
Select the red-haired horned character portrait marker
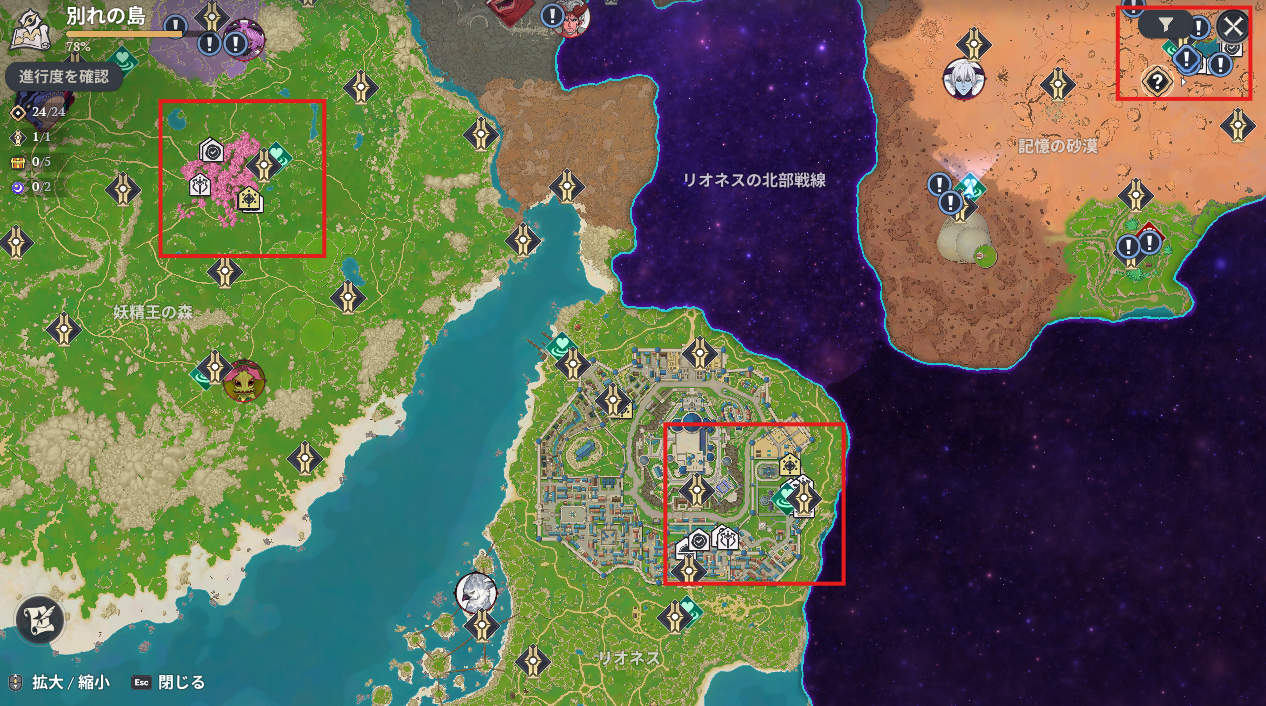[573, 18]
